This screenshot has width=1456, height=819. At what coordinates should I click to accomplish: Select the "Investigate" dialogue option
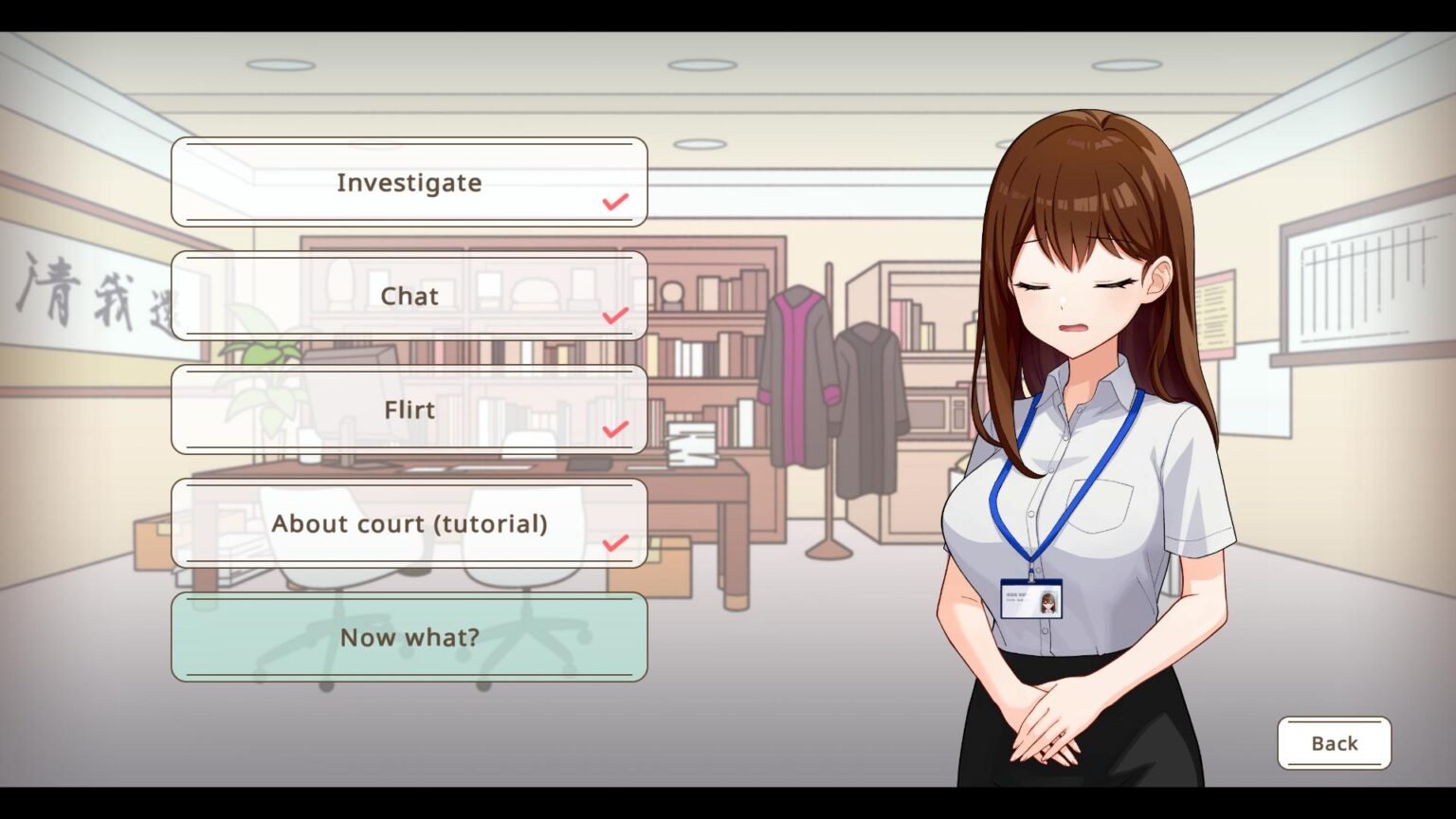point(409,182)
